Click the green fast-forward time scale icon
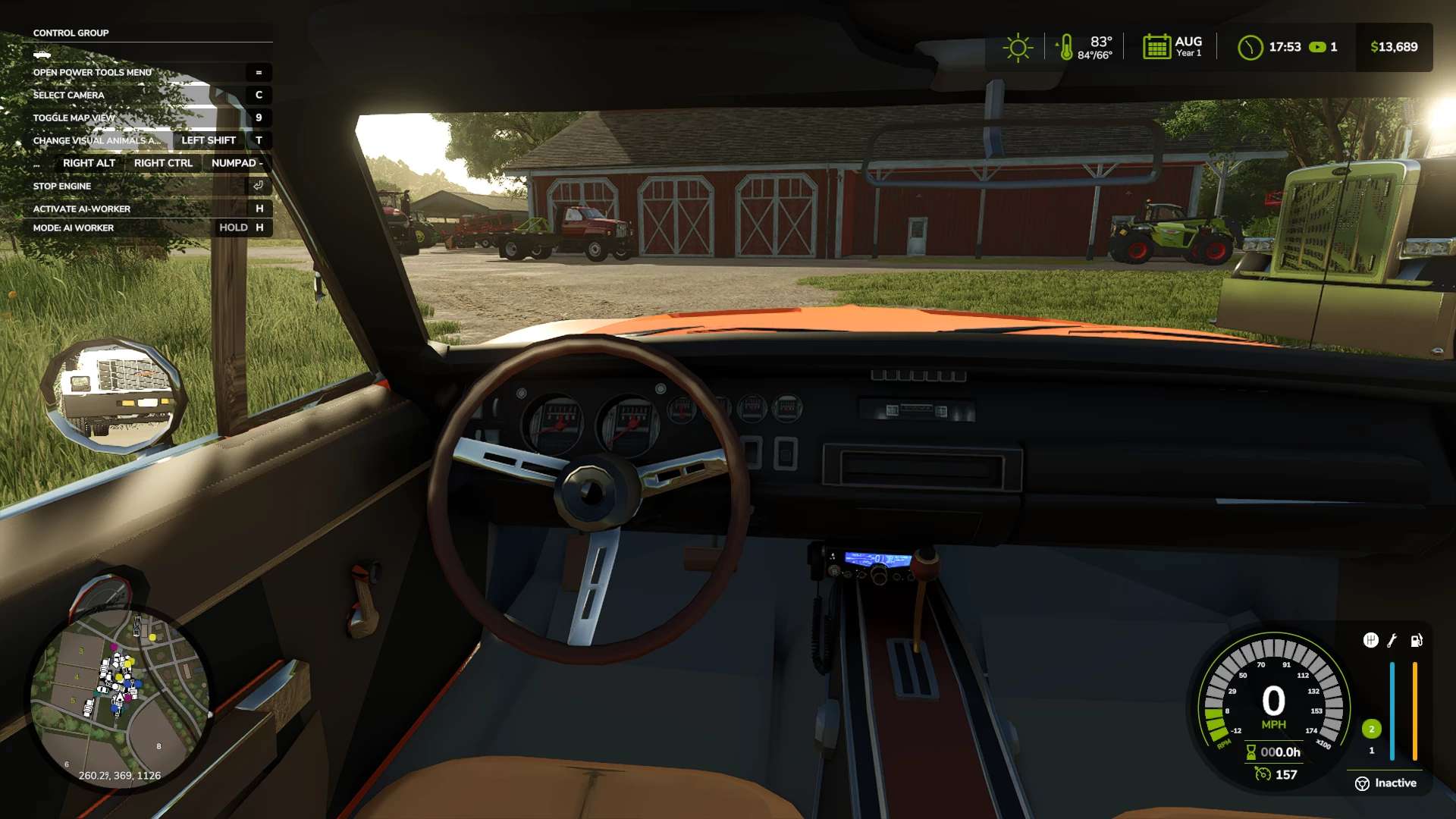Viewport: 1456px width, 819px height. point(1318,47)
